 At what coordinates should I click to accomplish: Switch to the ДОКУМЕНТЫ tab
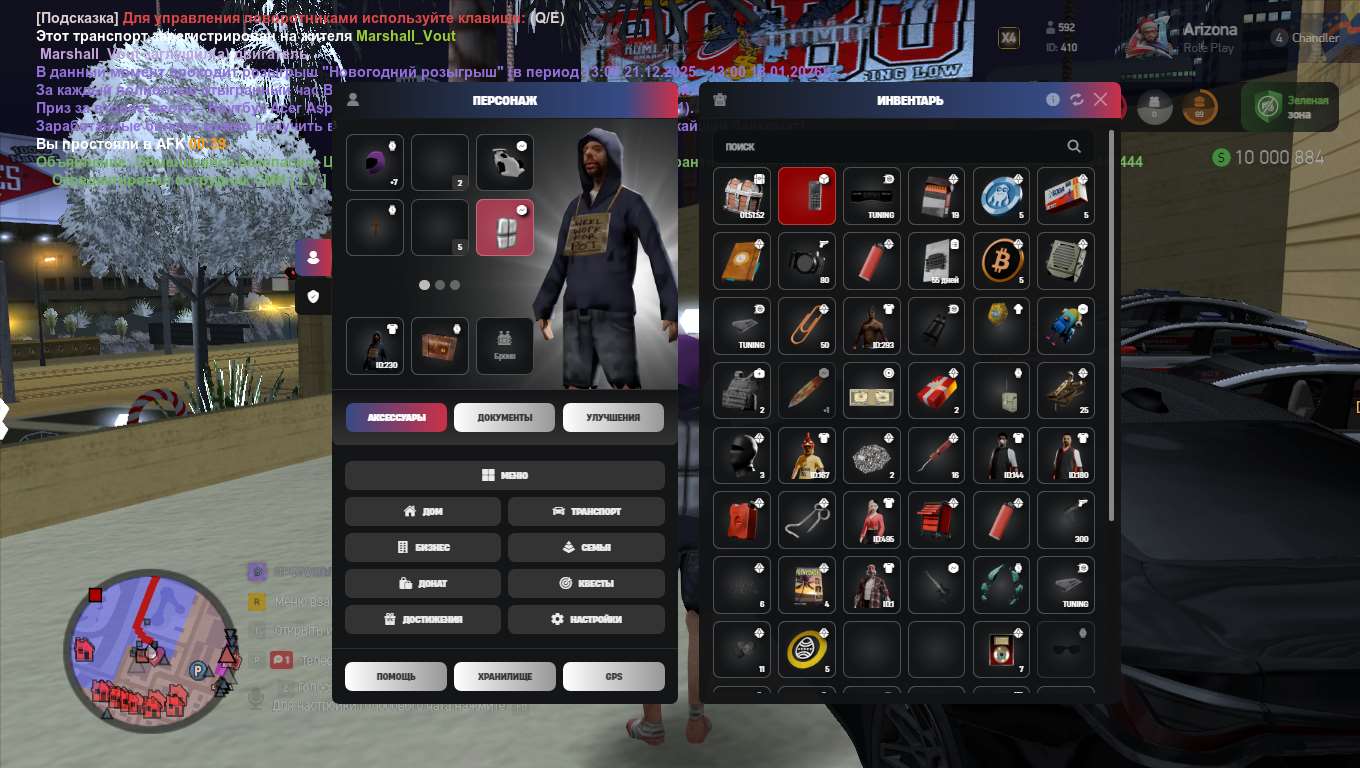504,417
